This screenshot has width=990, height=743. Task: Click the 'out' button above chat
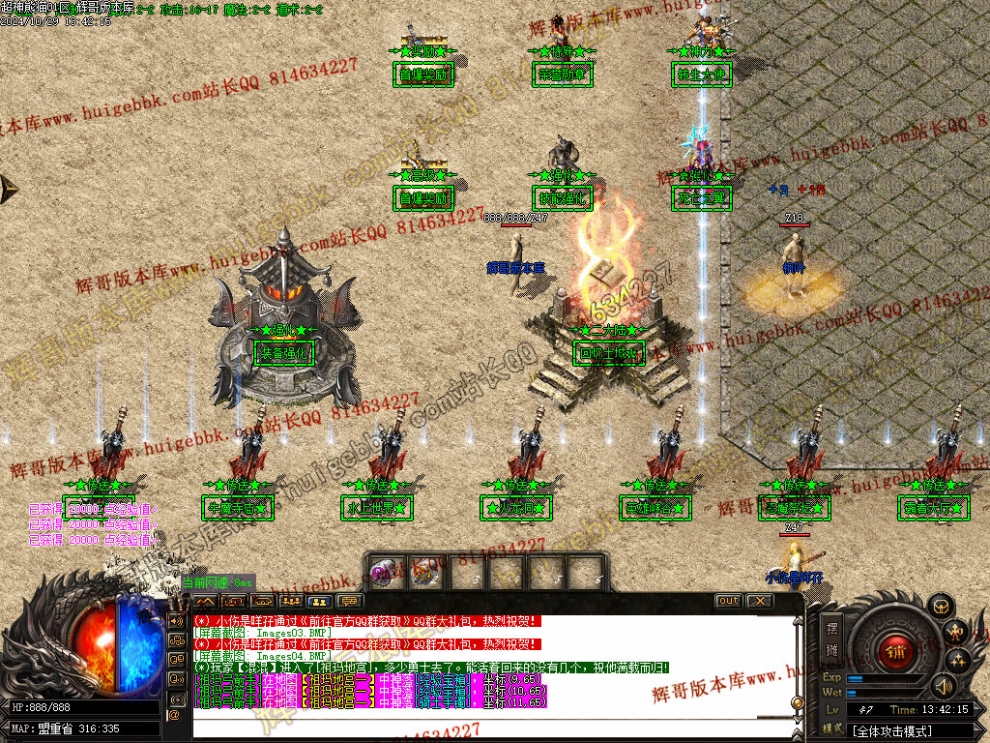click(x=728, y=601)
